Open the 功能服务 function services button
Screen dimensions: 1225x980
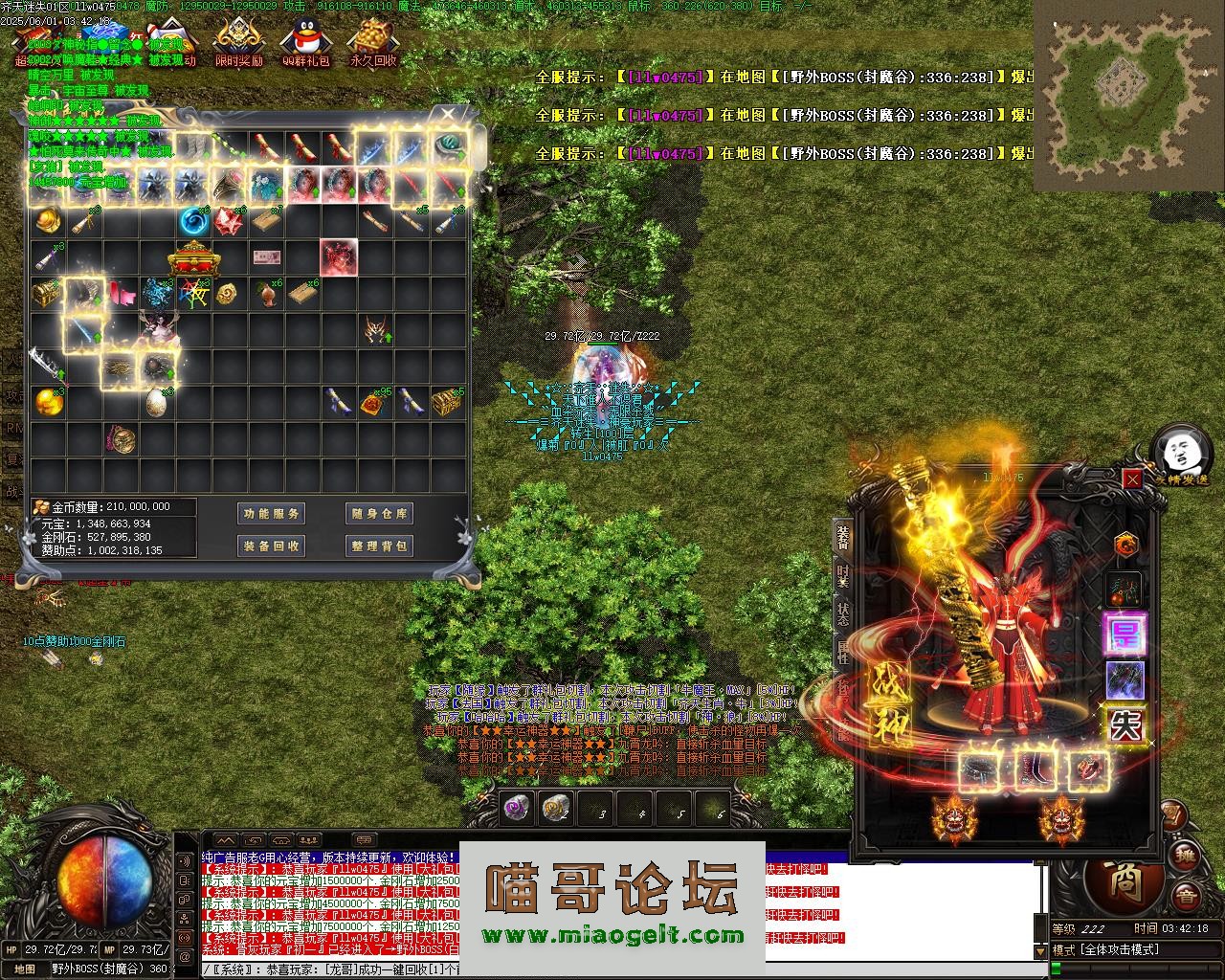click(271, 514)
